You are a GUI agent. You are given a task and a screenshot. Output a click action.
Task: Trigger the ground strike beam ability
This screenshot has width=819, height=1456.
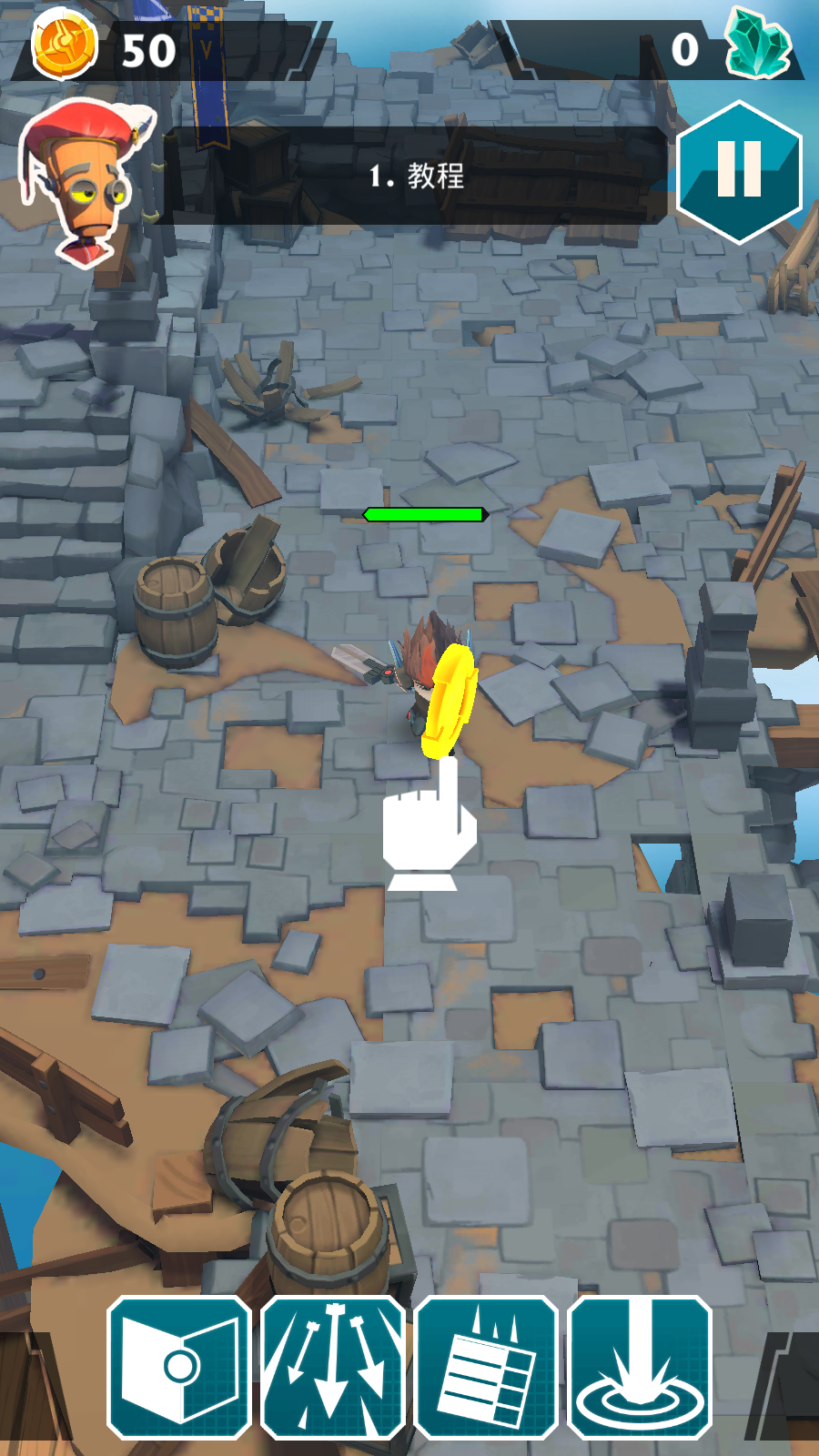pos(640,1368)
